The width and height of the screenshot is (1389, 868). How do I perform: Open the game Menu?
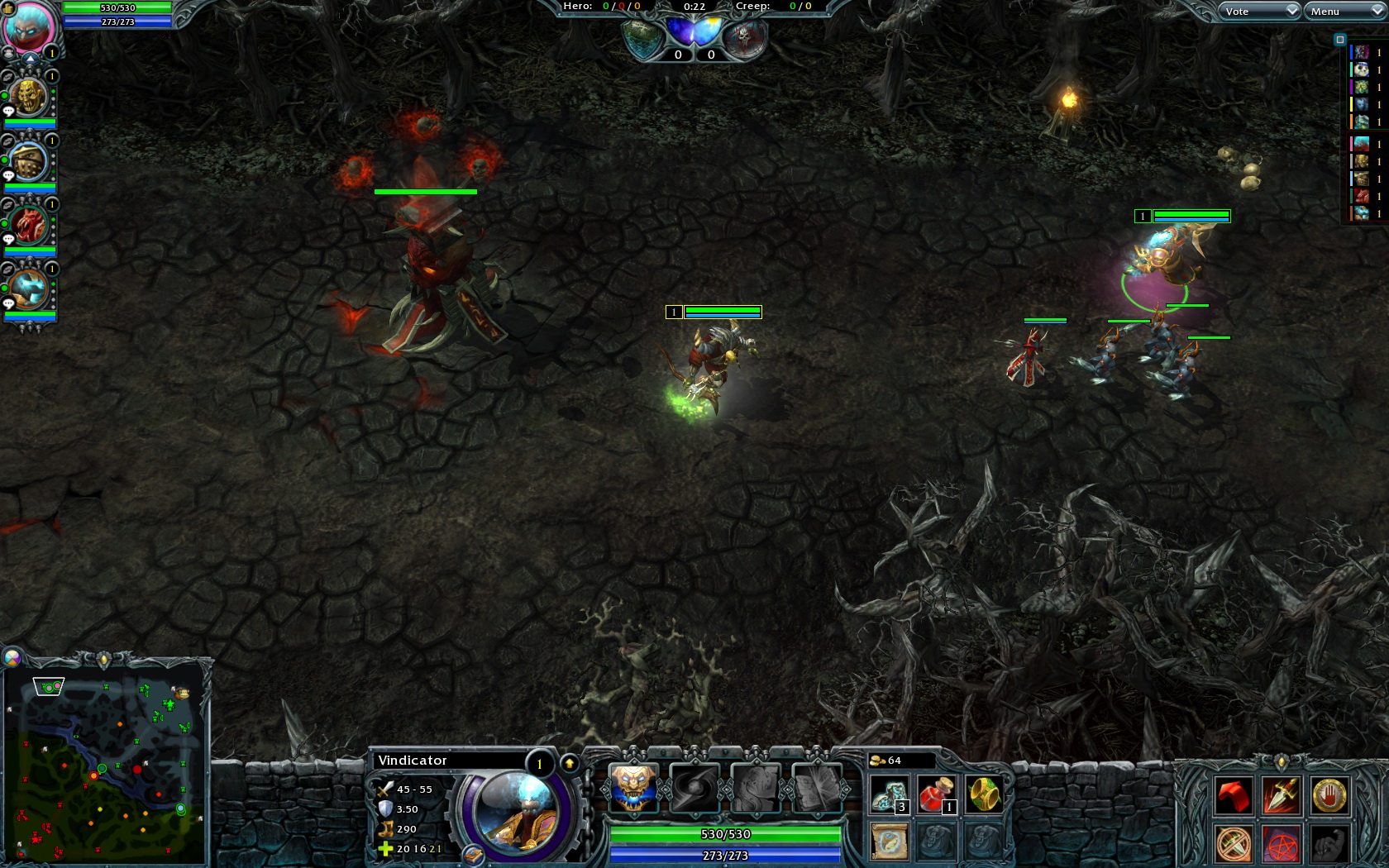tap(1344, 11)
